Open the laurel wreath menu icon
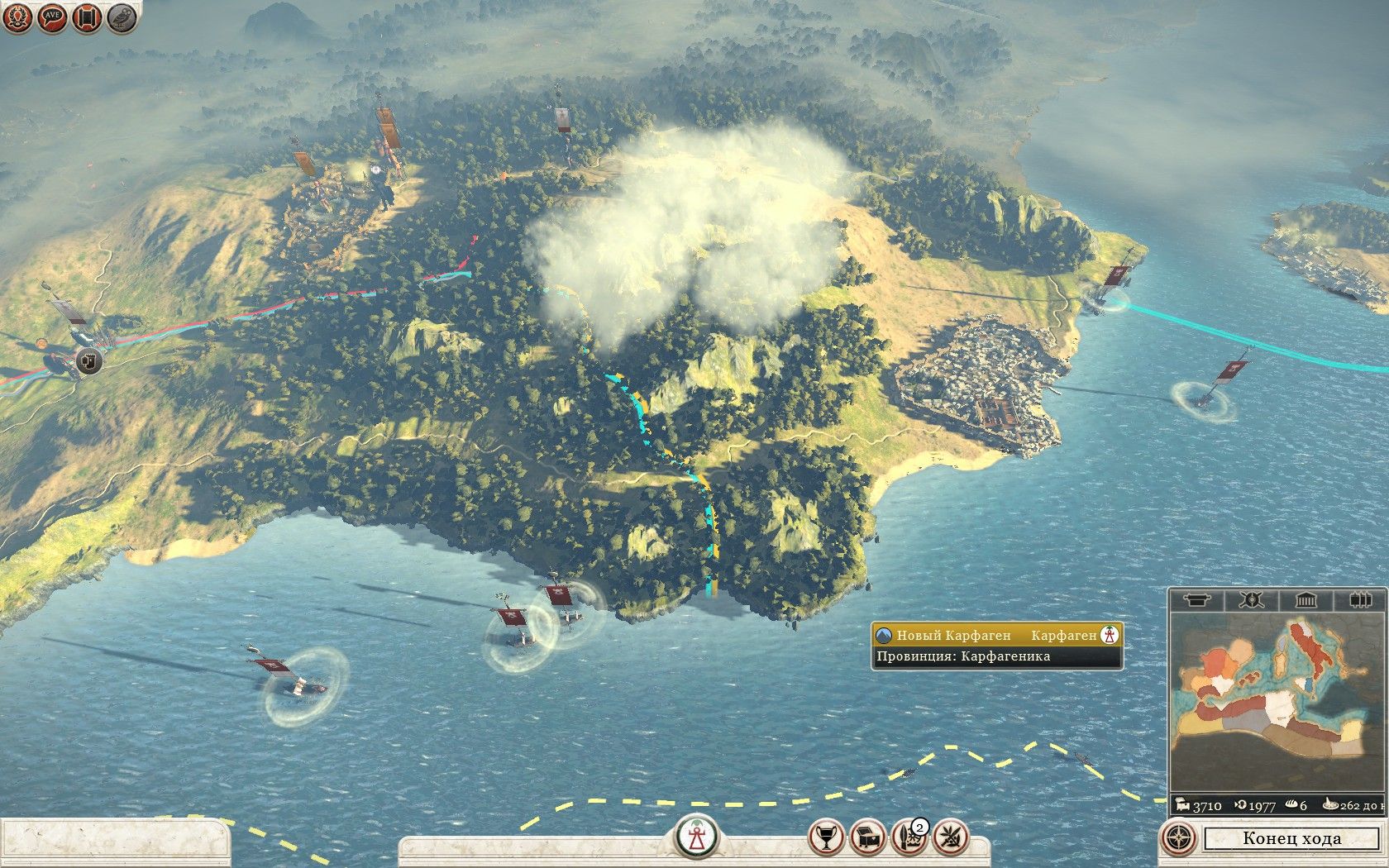Viewport: 1389px width, 868px height. (x=18, y=17)
